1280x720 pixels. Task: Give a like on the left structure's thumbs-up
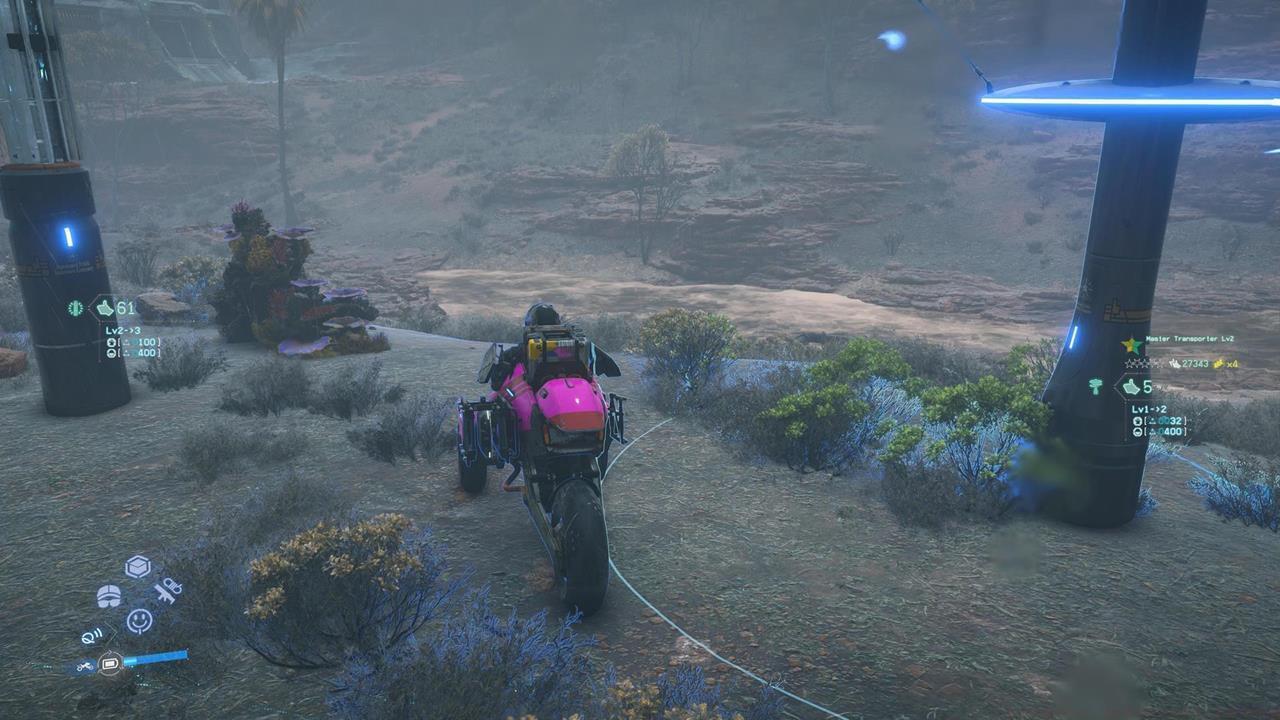click(105, 308)
